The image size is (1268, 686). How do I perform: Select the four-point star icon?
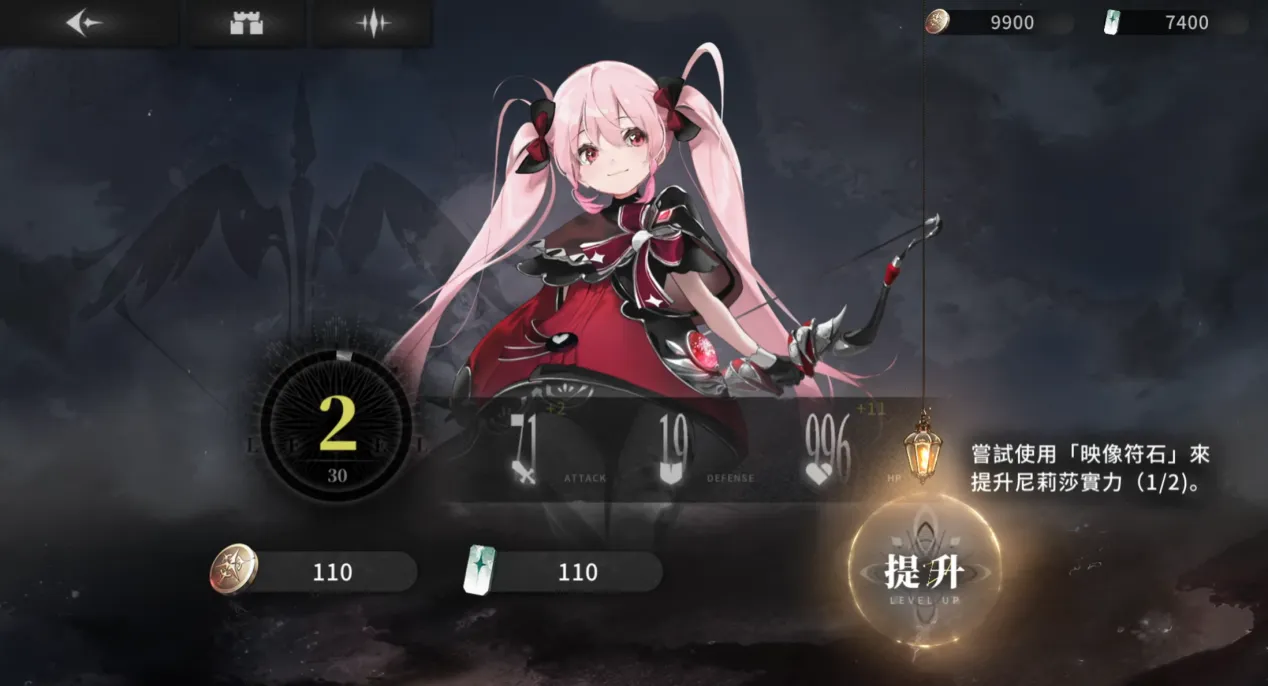pyautogui.click(x=372, y=23)
